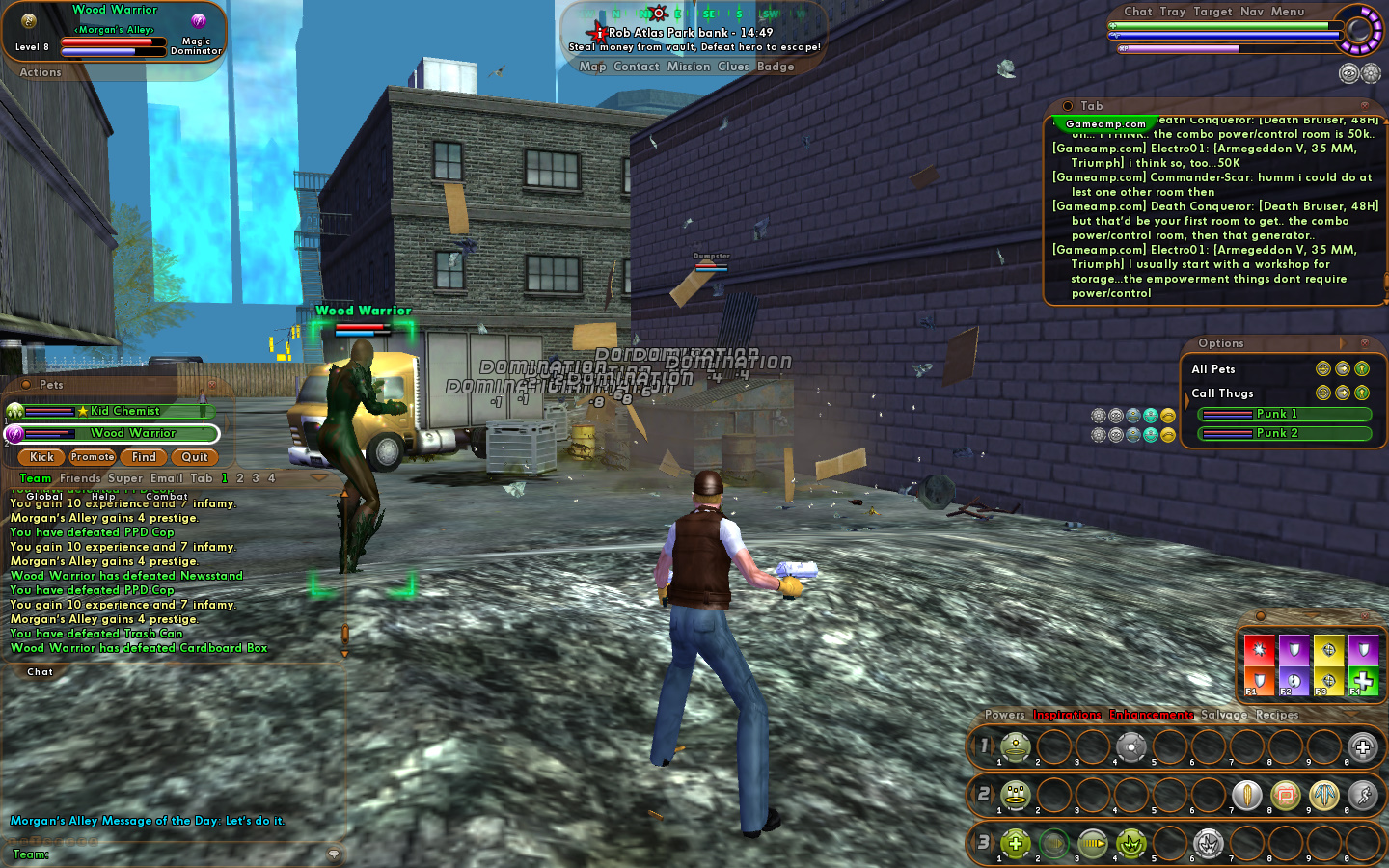Select the Gameamp.com chat tab
This screenshot has width=1389, height=868.
(x=1105, y=123)
